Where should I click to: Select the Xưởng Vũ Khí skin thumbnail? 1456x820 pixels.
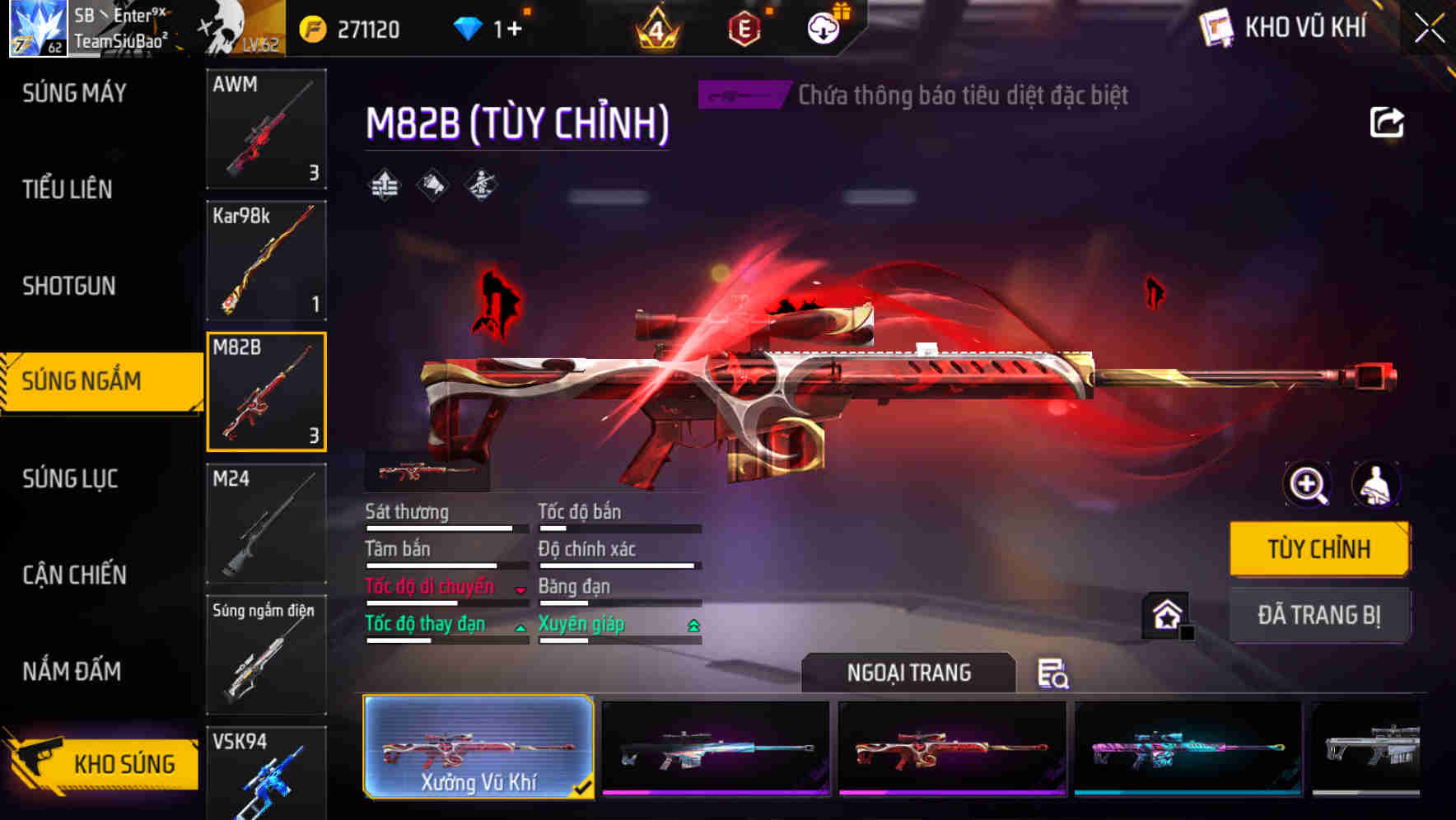pyautogui.click(x=478, y=748)
